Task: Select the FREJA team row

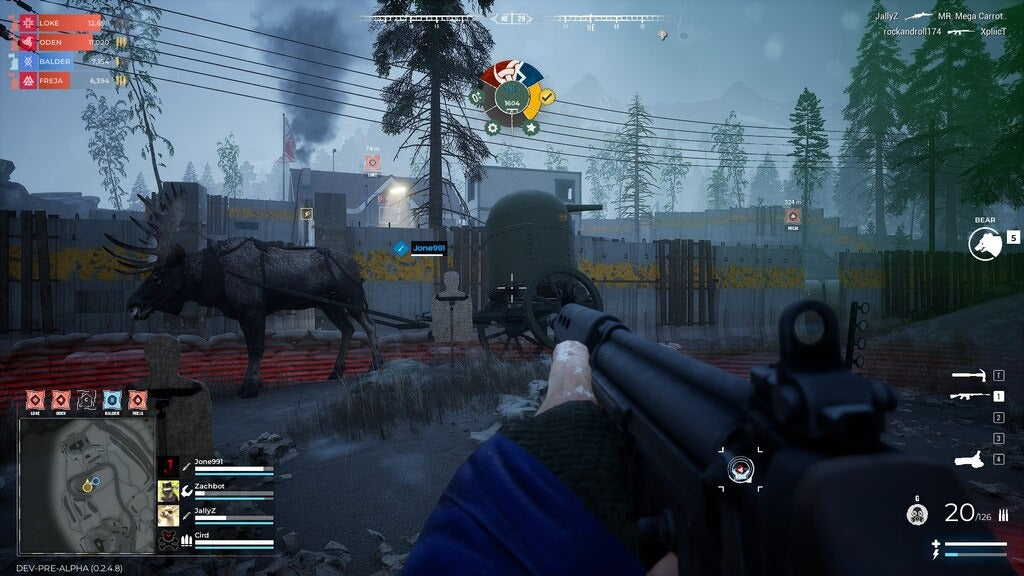Action: point(62,80)
